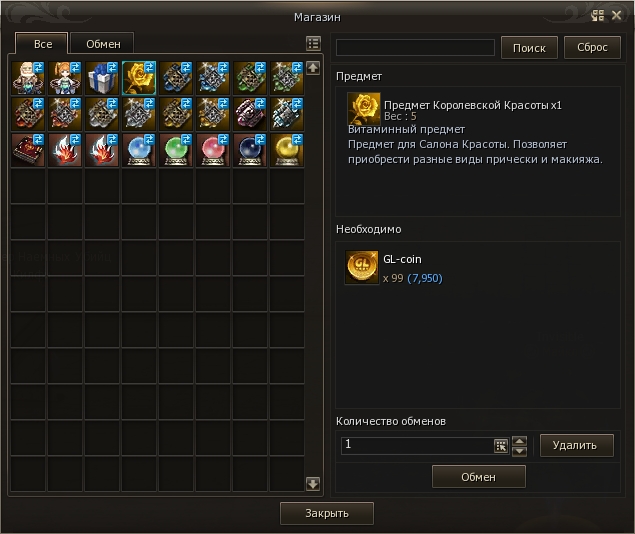Switch to the Все tab
635x534 pixels.
tap(42, 44)
